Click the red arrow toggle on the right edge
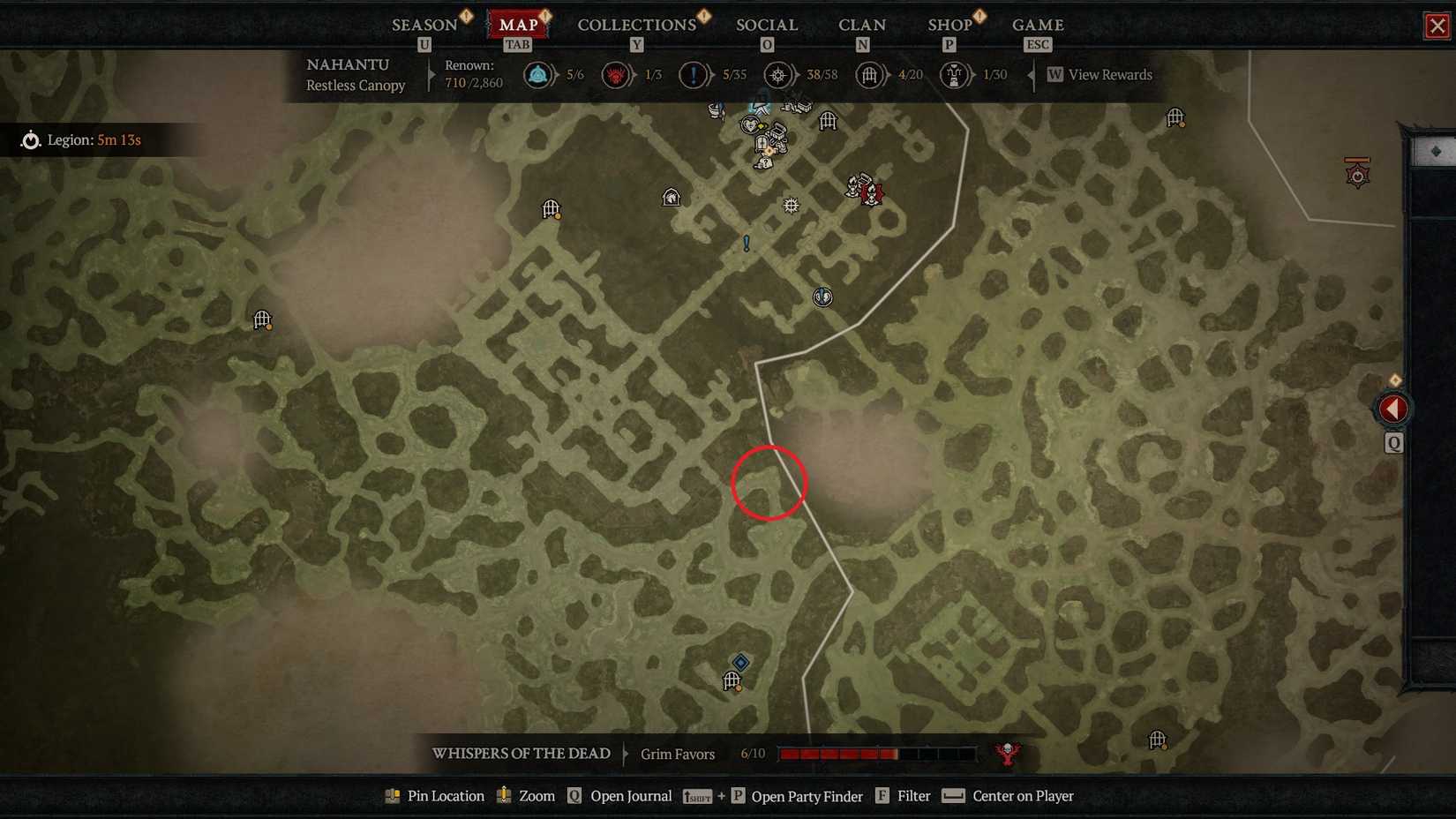The width and height of the screenshot is (1456, 819). [1392, 408]
